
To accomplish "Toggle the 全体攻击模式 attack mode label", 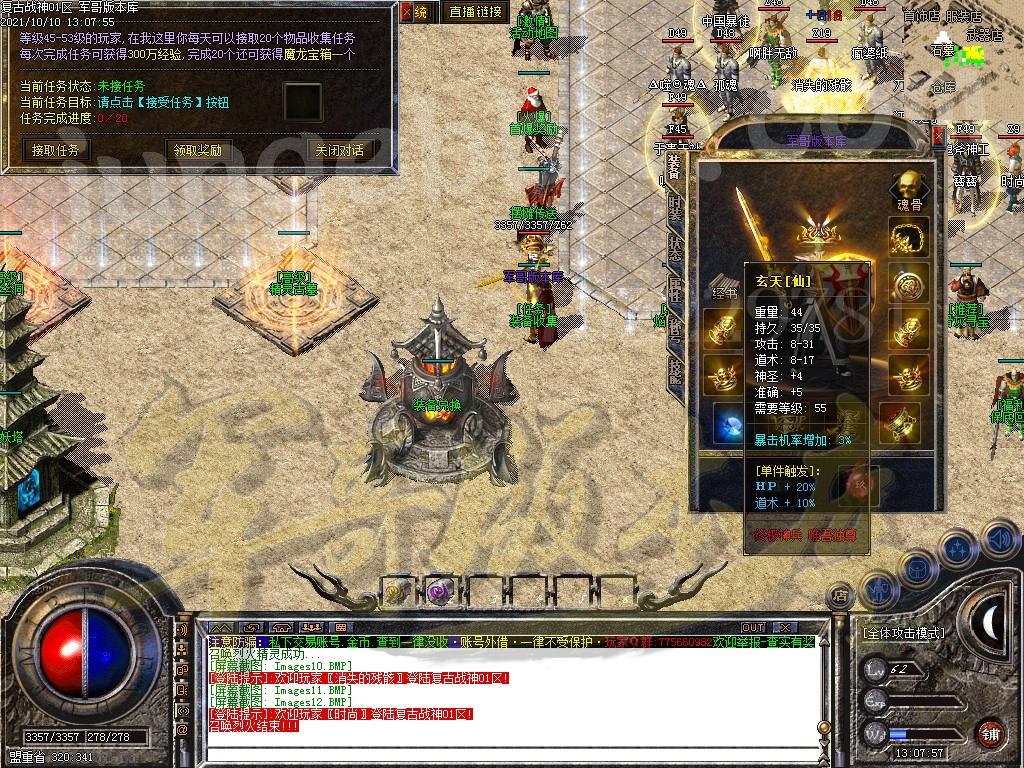I will point(903,633).
